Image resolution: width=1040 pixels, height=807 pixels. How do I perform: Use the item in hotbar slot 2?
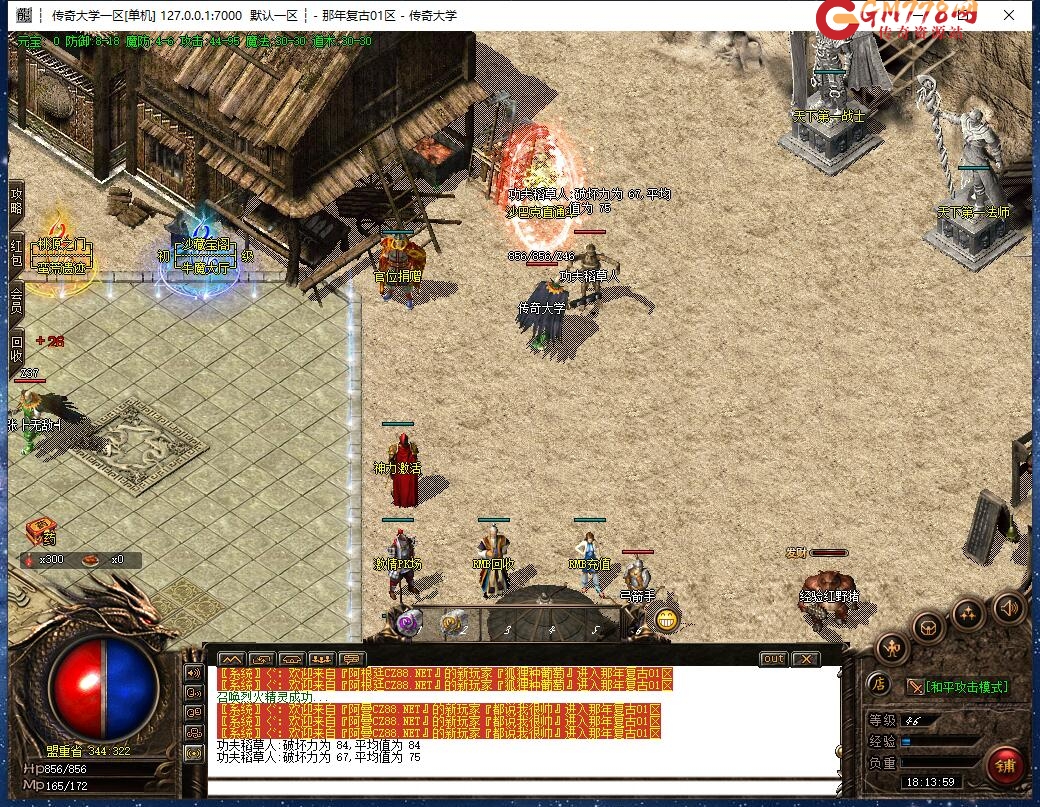[453, 624]
